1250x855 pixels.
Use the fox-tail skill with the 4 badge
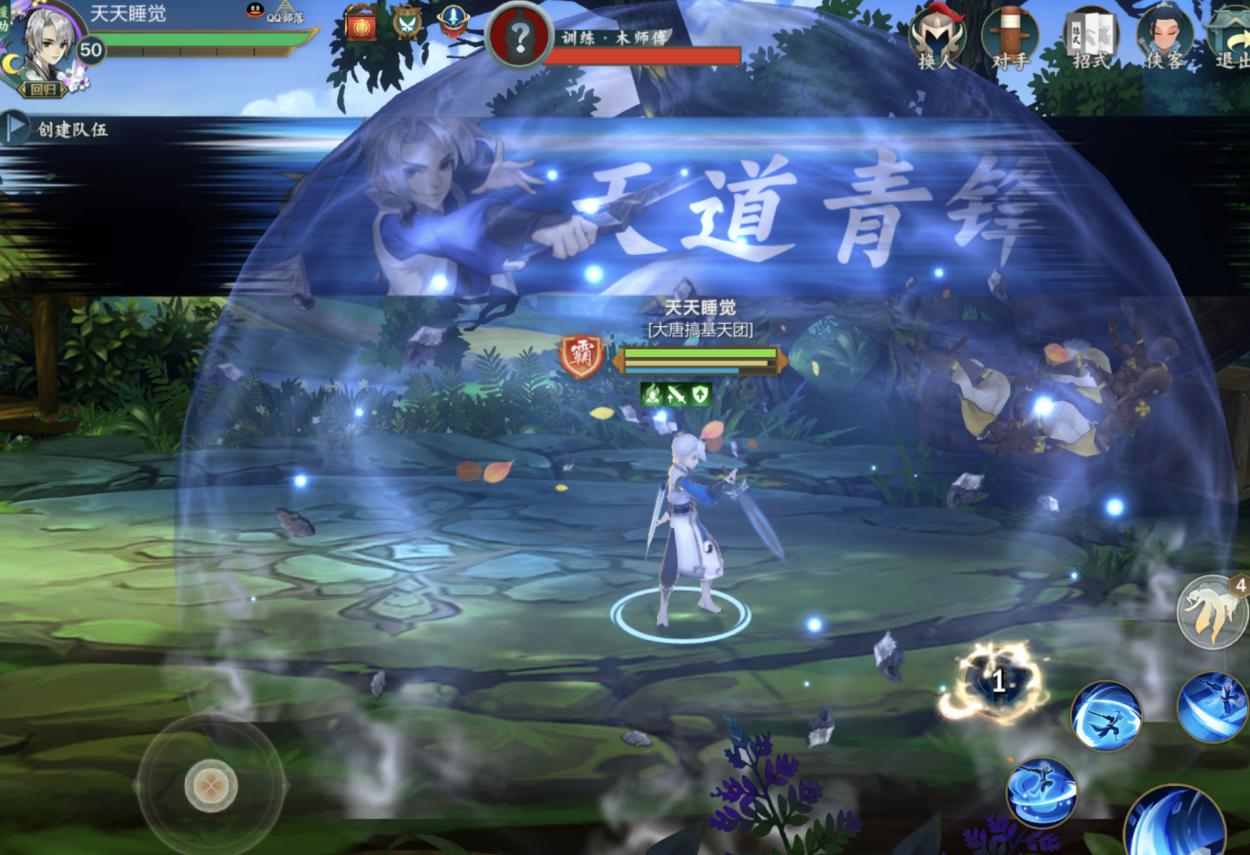[1211, 611]
